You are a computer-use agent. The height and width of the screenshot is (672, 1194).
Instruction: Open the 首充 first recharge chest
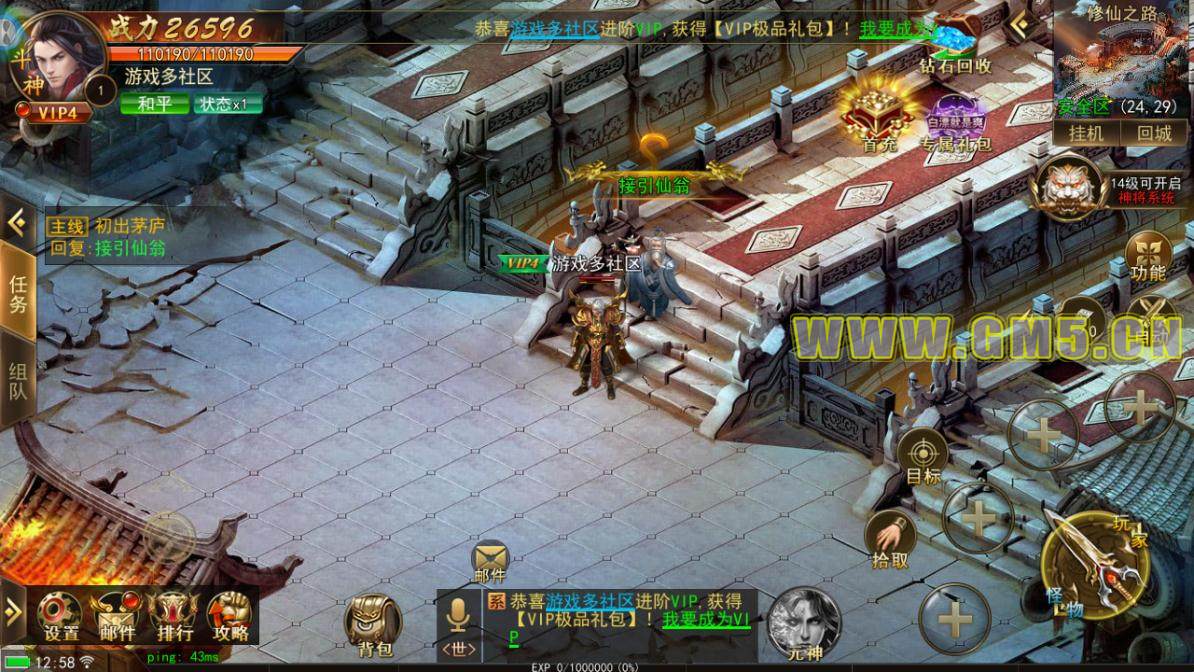[878, 115]
